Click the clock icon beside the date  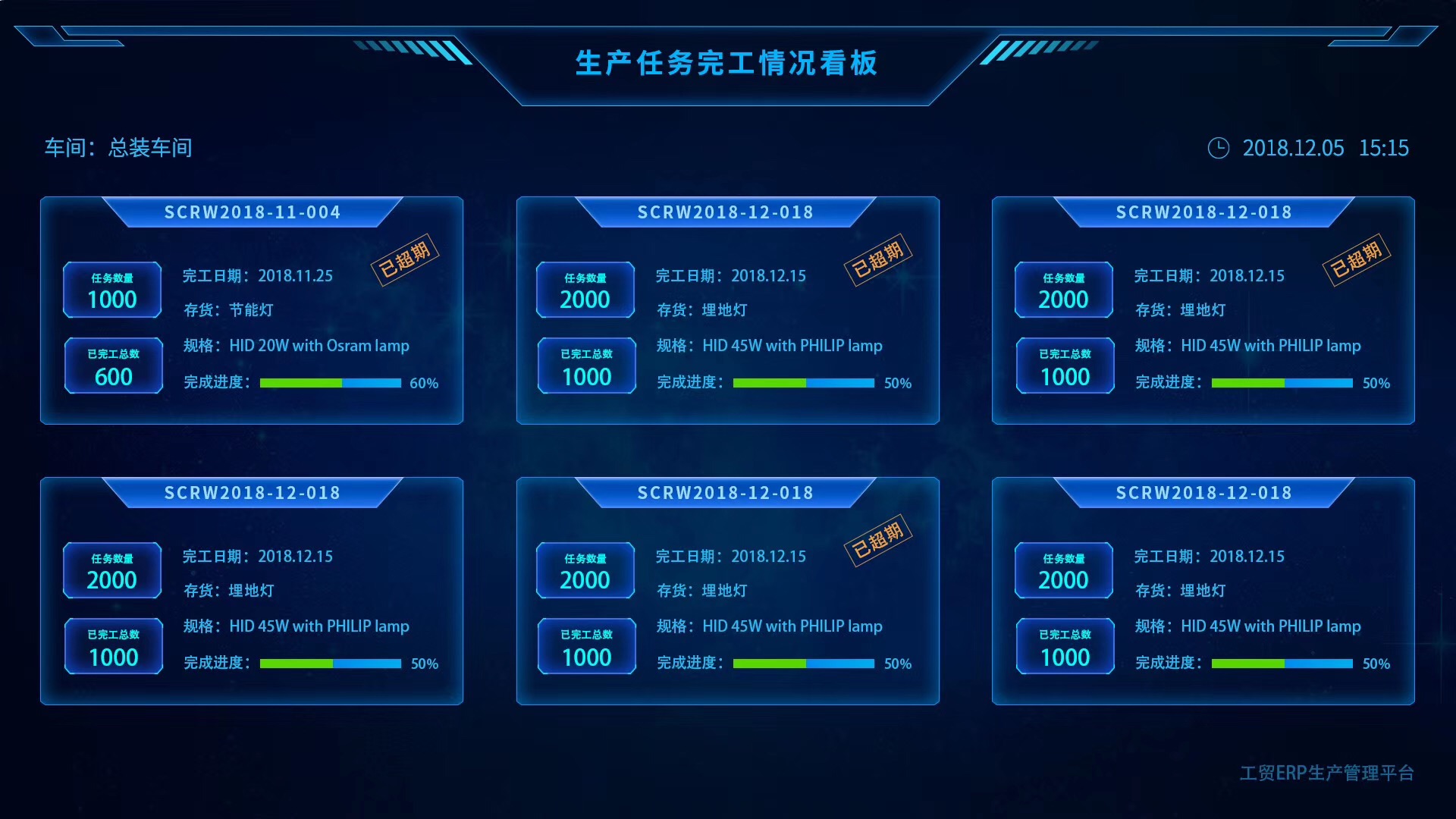click(1219, 149)
